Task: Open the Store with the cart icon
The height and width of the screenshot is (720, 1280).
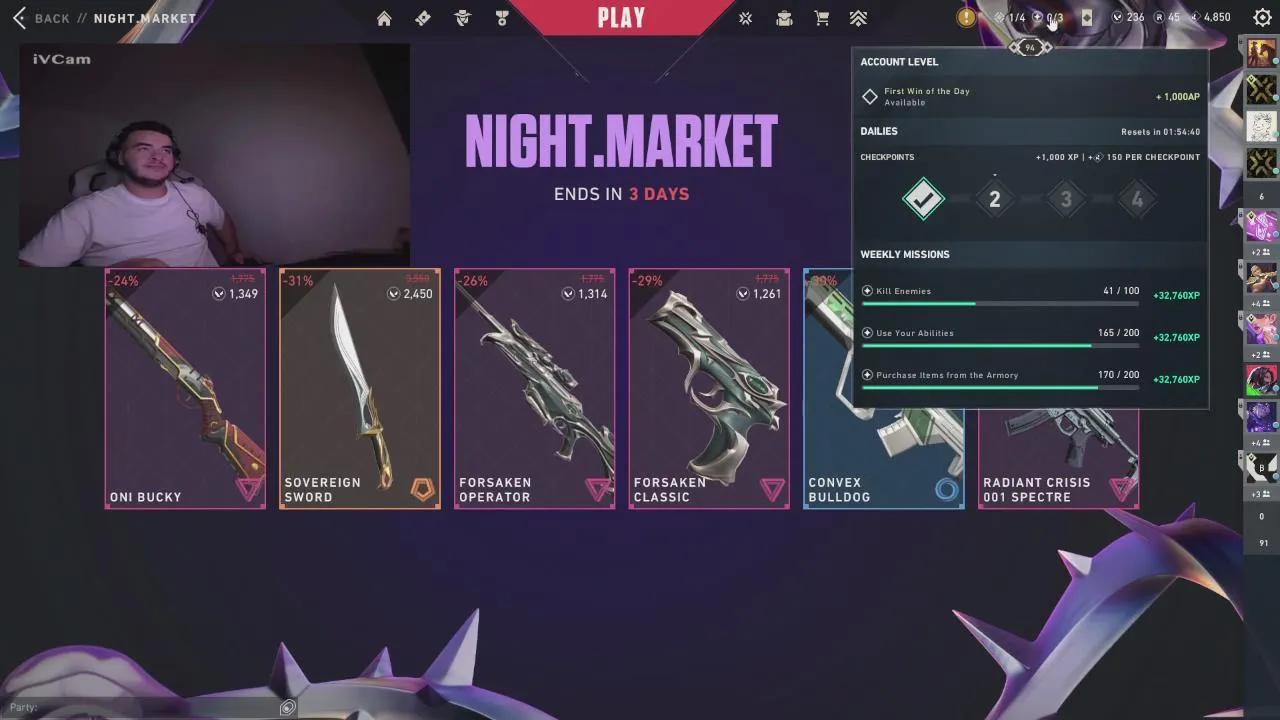Action: tap(821, 17)
